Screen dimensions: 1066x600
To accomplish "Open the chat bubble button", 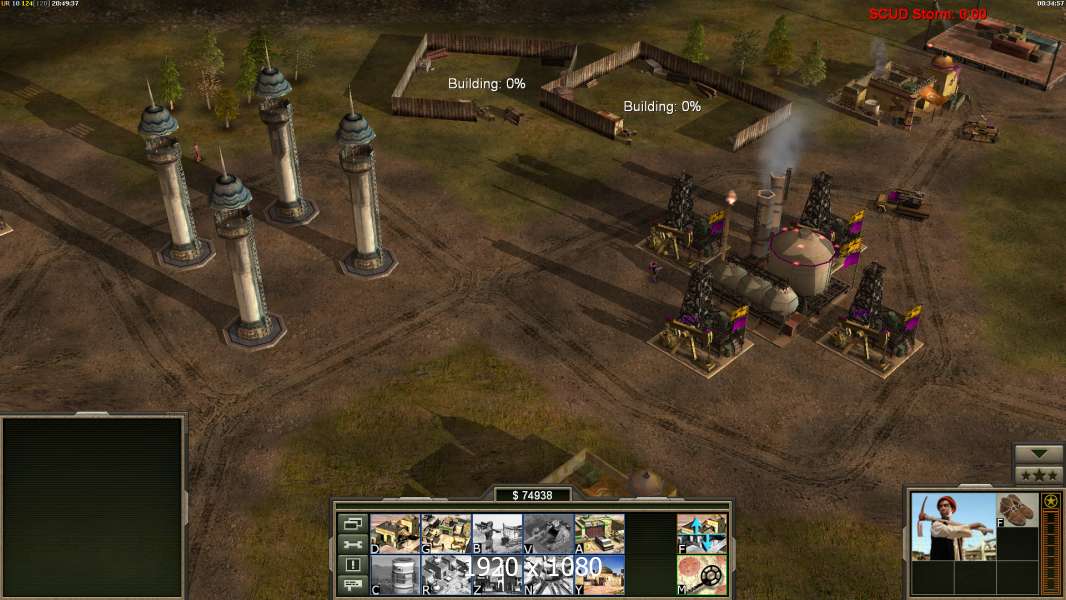I will tap(352, 586).
